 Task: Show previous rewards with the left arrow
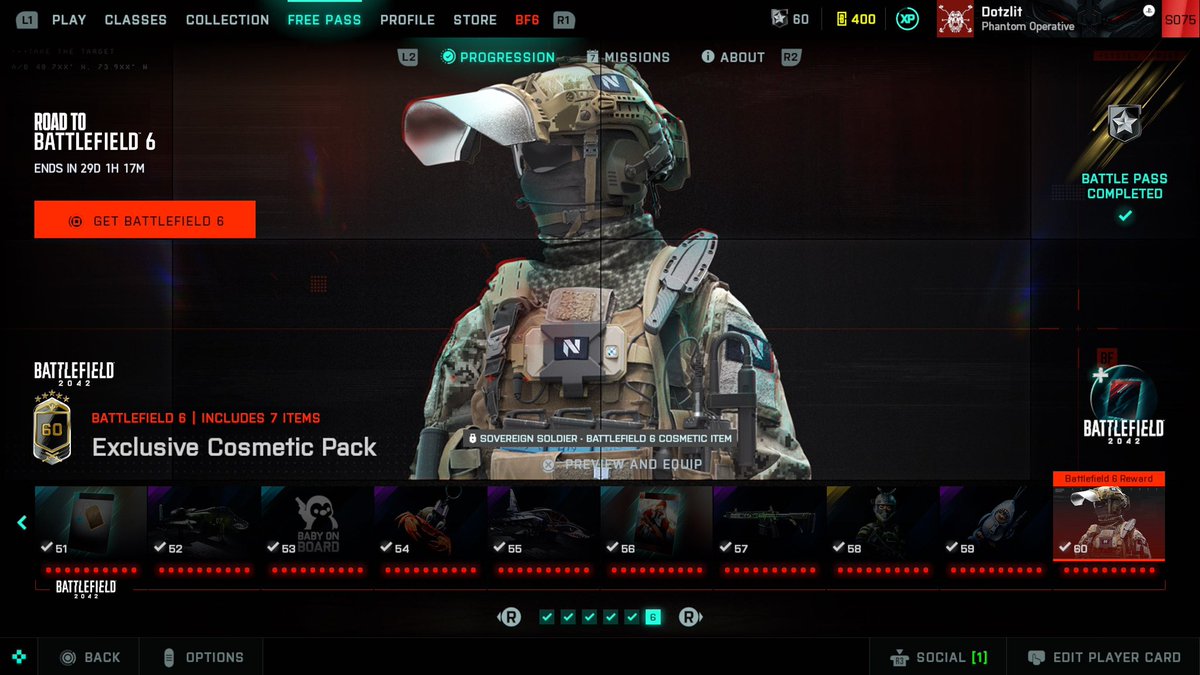point(22,522)
